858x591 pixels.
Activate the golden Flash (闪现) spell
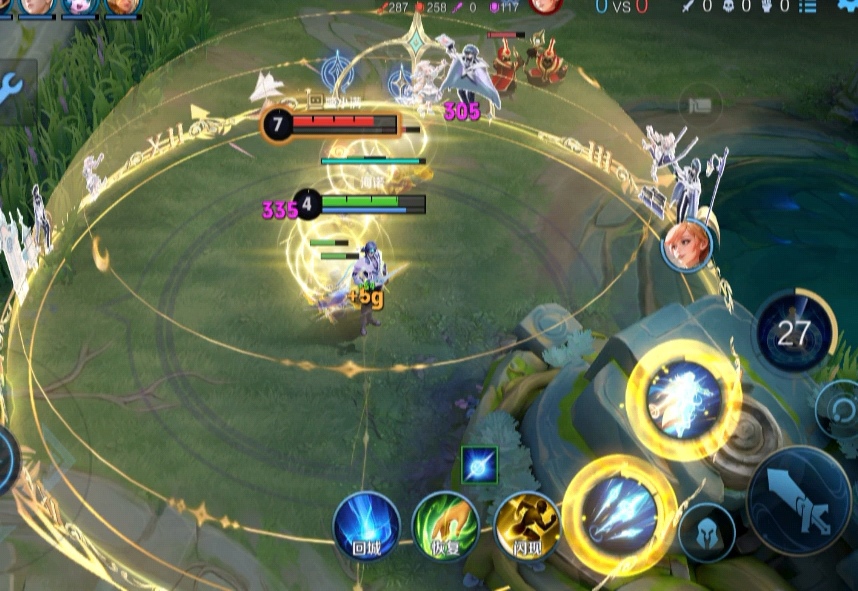click(527, 525)
